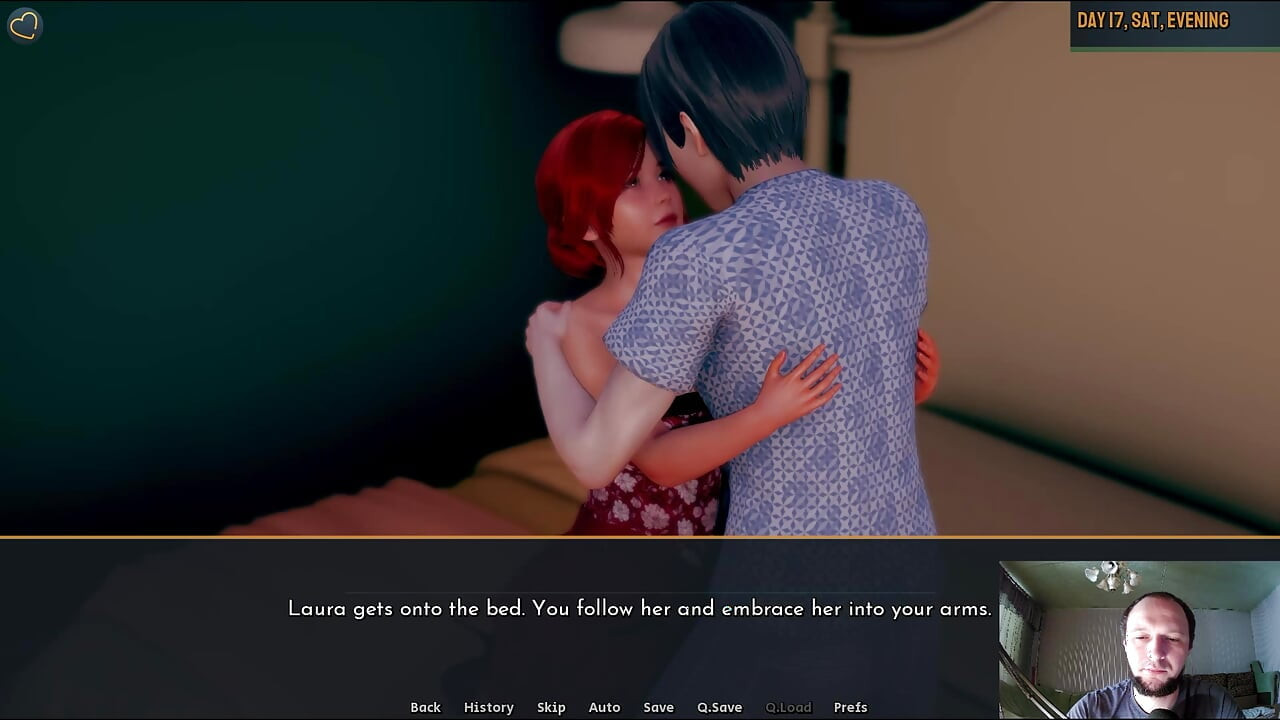Perform a Quick Save with Q.Save

[719, 707]
